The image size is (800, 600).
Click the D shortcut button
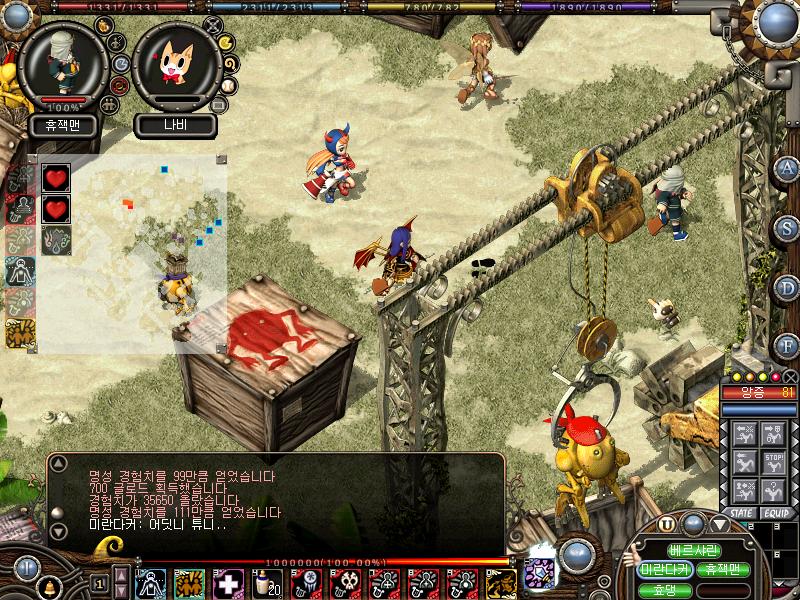coord(787,287)
